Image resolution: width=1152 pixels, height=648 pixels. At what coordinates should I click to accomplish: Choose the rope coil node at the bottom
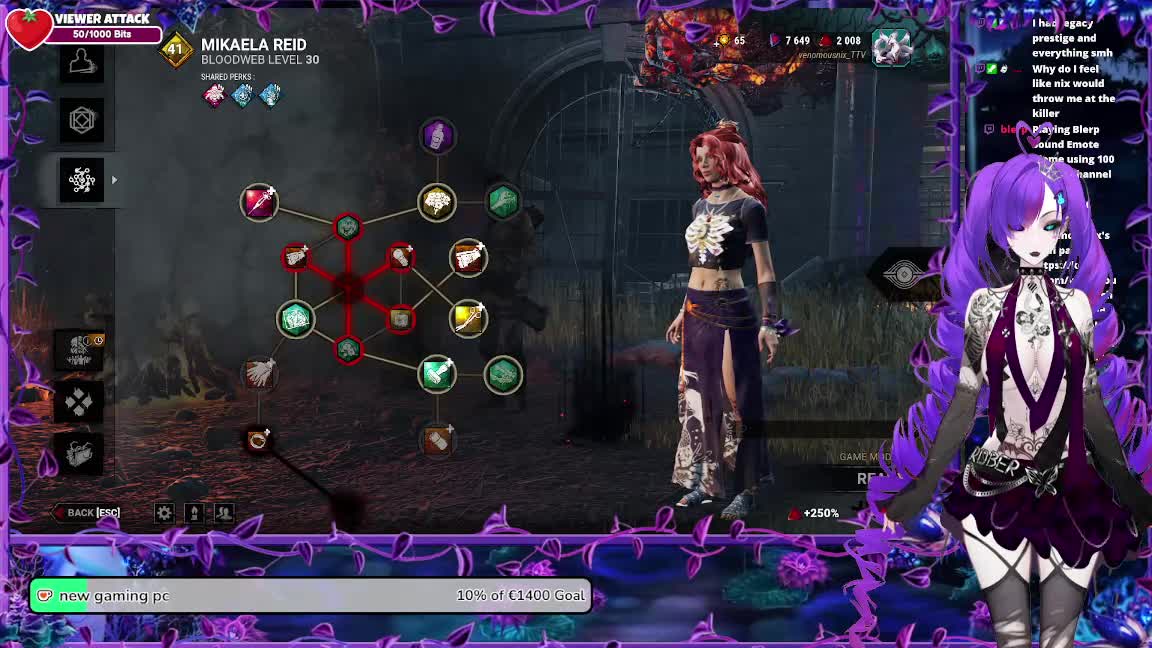(258, 440)
